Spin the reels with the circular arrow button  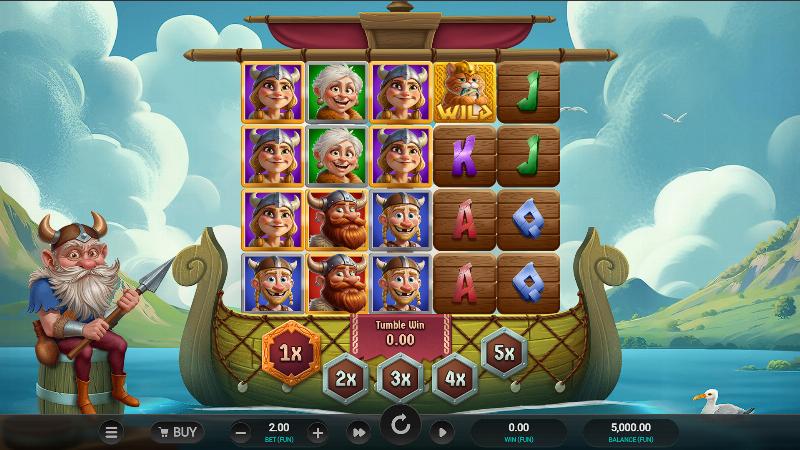pyautogui.click(x=400, y=426)
